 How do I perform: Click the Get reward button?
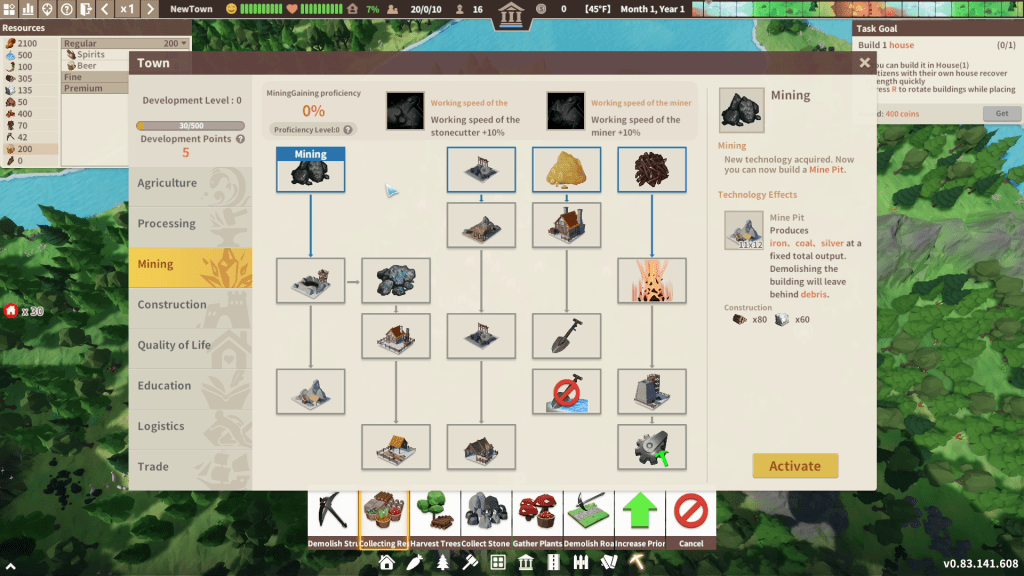(x=1001, y=114)
